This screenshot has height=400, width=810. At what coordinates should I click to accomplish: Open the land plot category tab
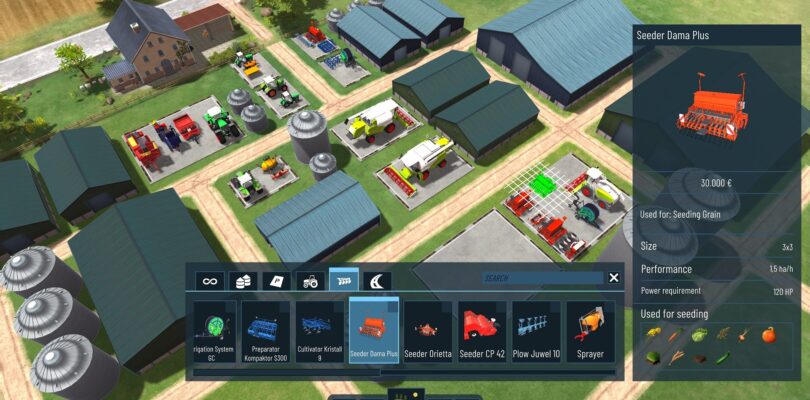point(277,280)
